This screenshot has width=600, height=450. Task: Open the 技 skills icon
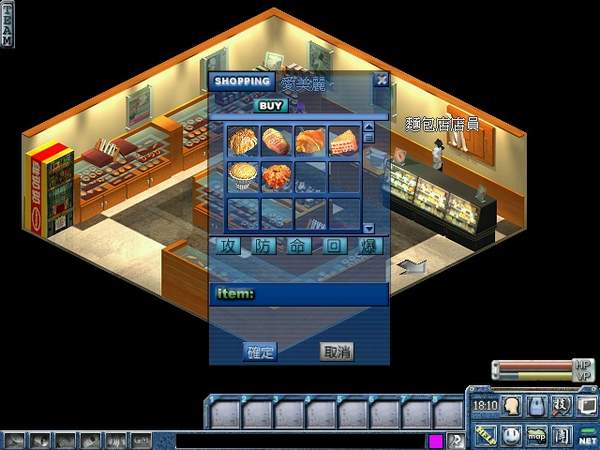[562, 405]
